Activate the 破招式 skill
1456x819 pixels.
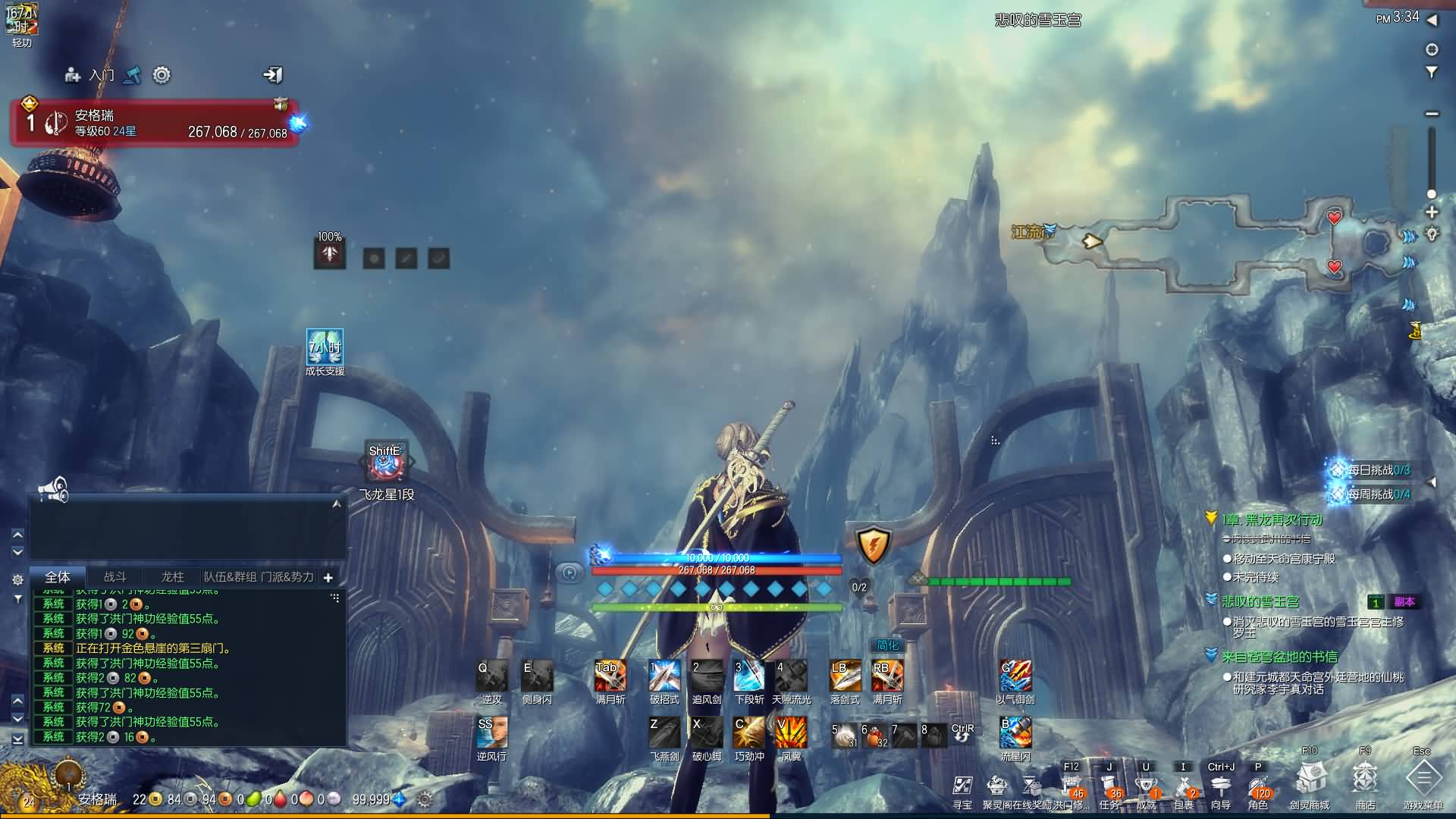pos(664,676)
